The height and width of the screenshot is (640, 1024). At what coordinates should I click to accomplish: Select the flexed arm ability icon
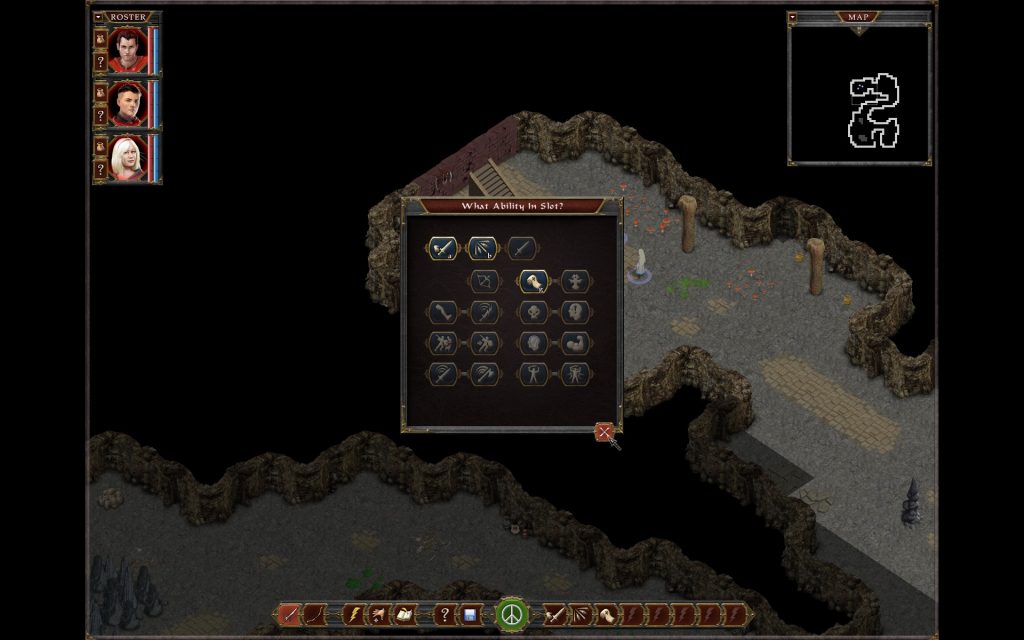click(575, 343)
